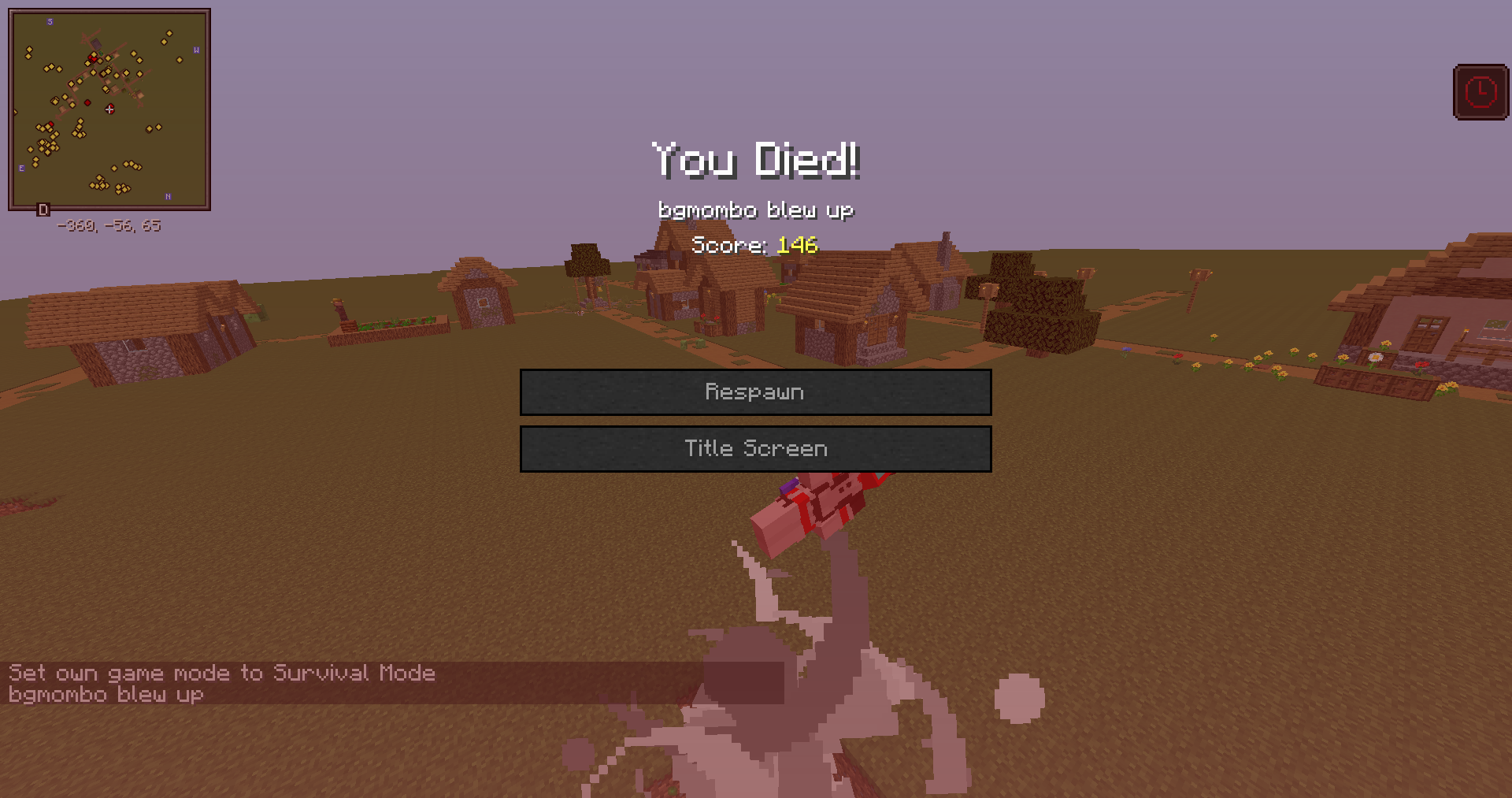Click the Respawn button

[754, 392]
